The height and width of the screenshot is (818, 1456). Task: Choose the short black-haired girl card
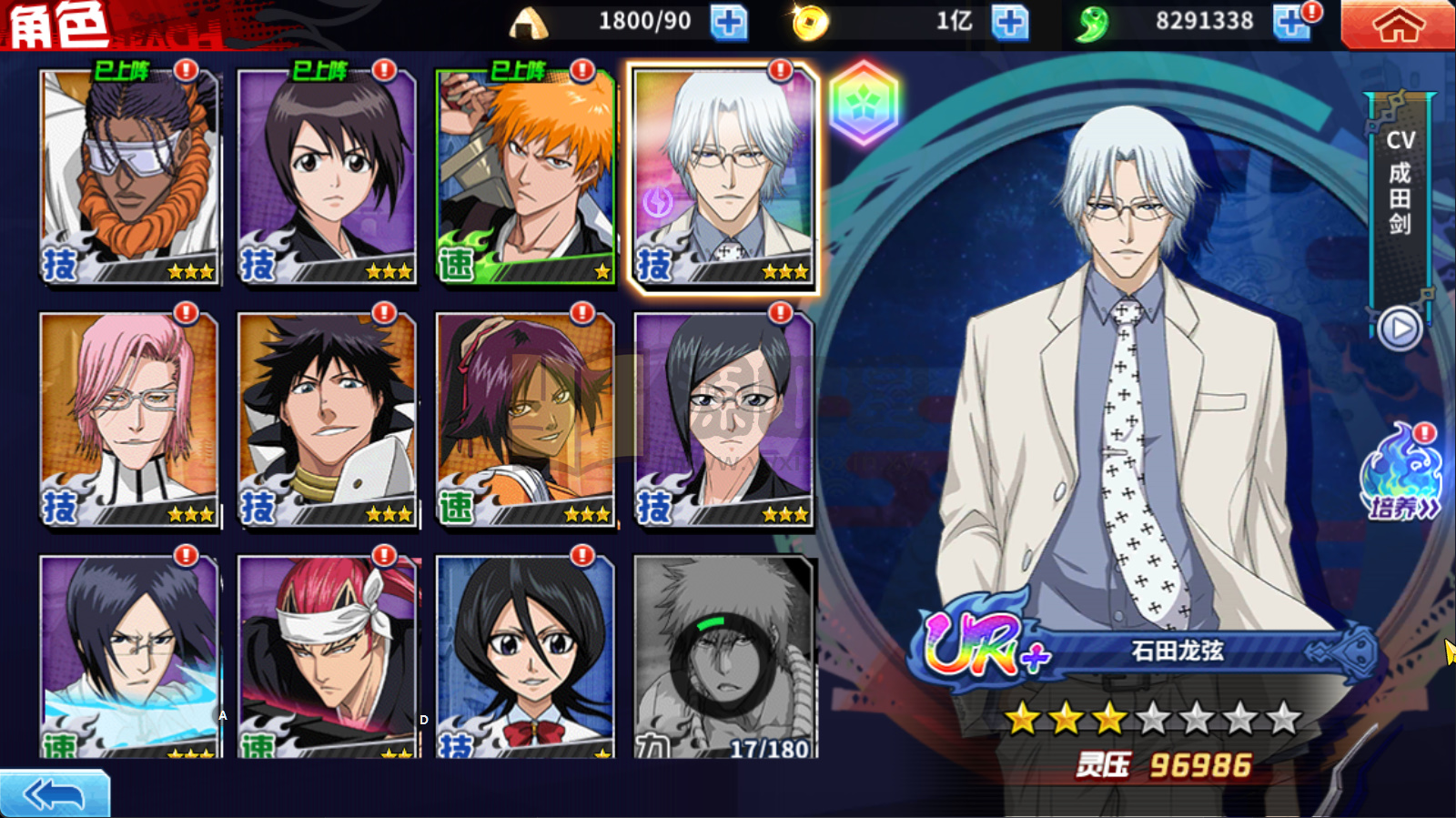point(328,177)
